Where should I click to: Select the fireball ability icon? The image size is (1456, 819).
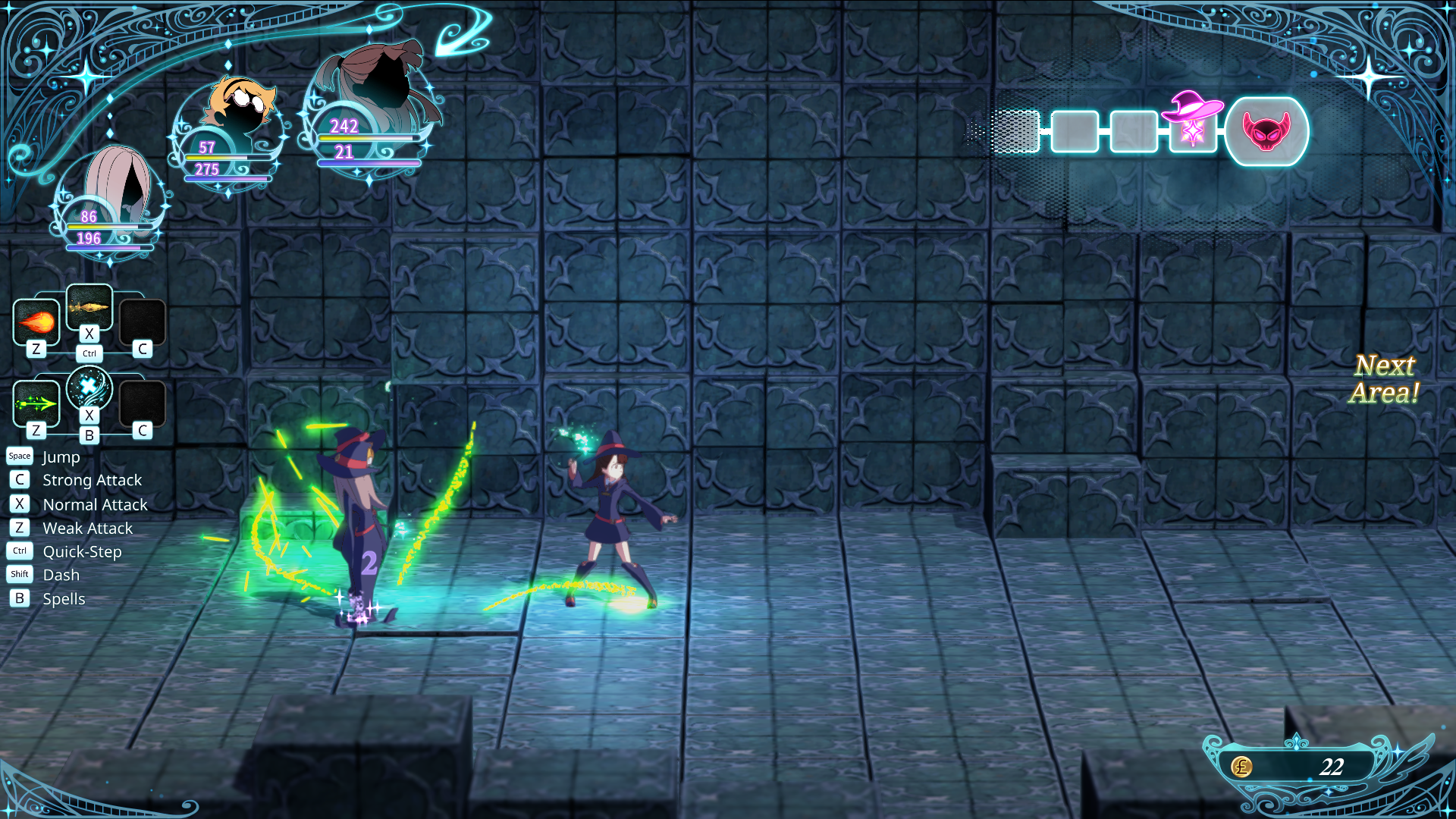pos(36,322)
